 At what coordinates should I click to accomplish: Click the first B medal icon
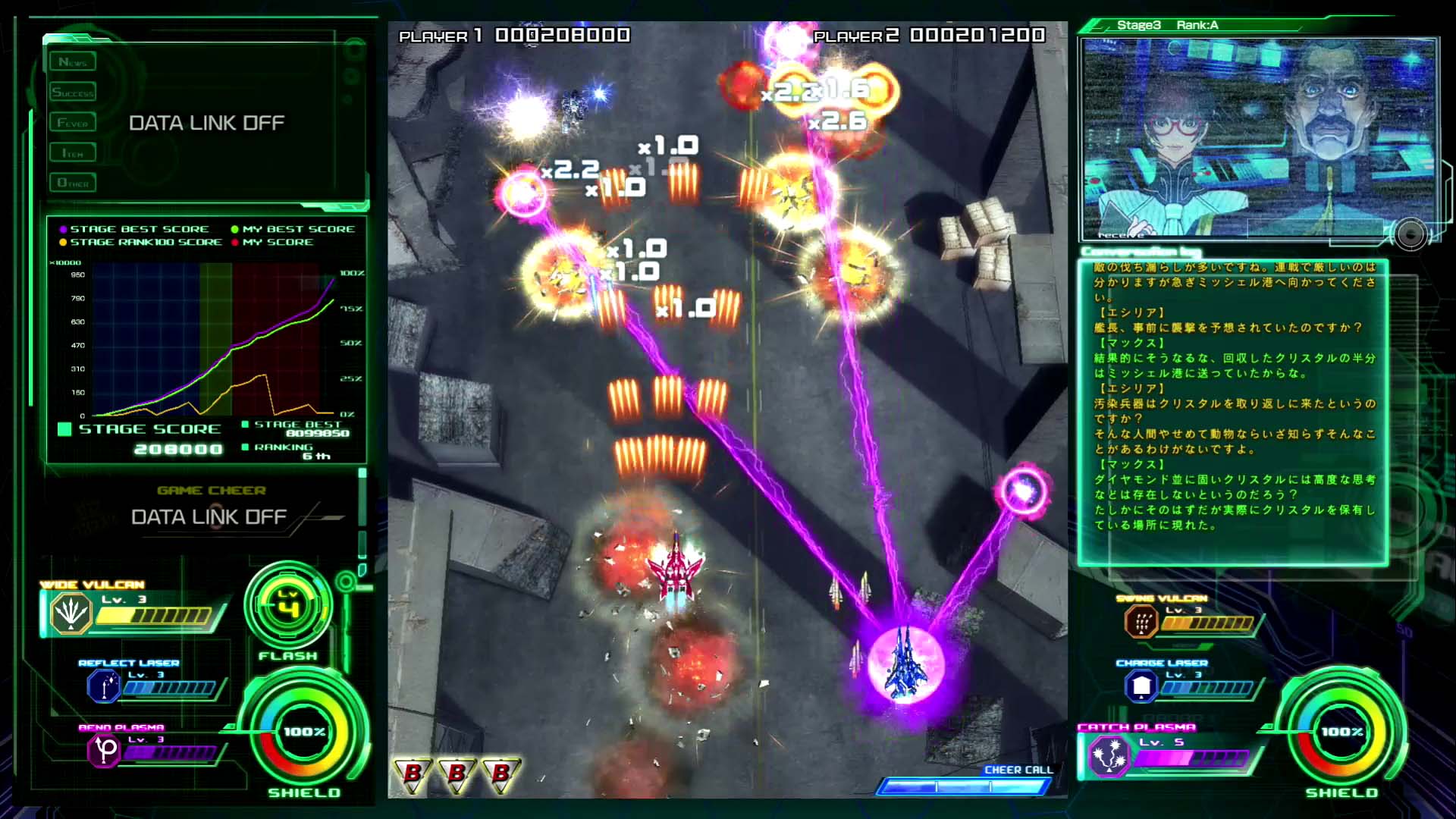(413, 775)
